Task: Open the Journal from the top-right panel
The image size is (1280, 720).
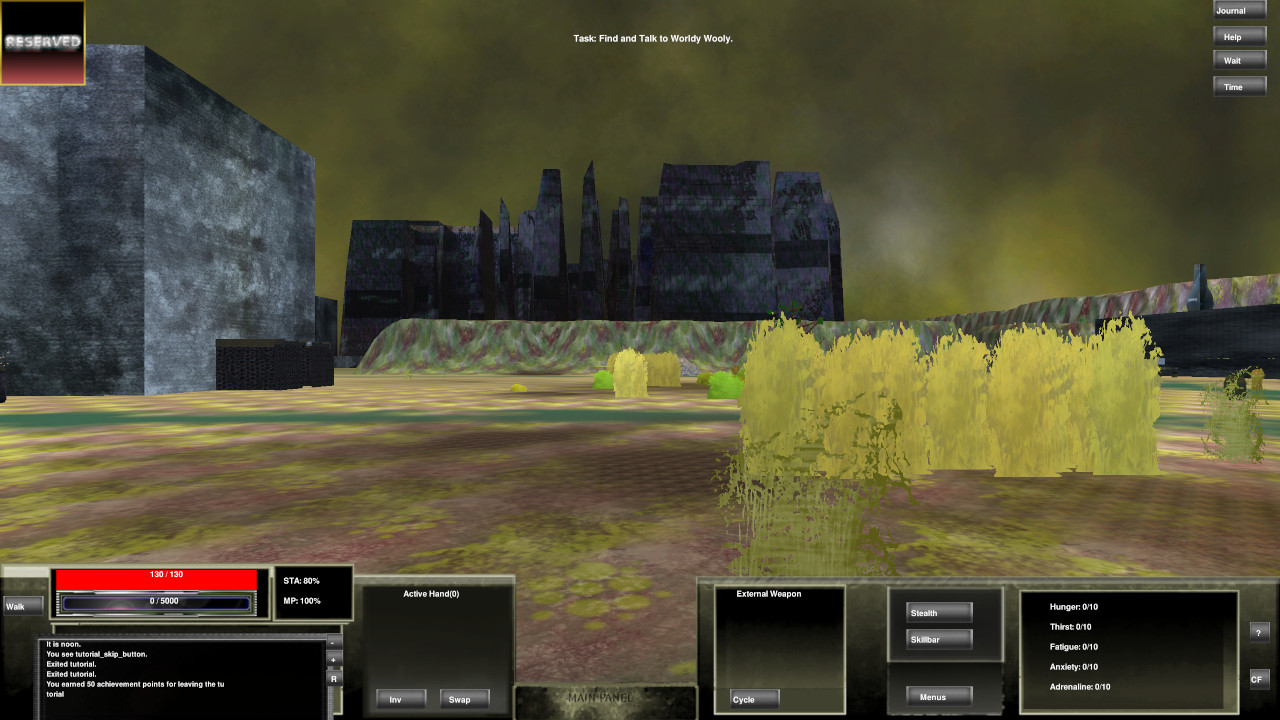Action: [1239, 10]
